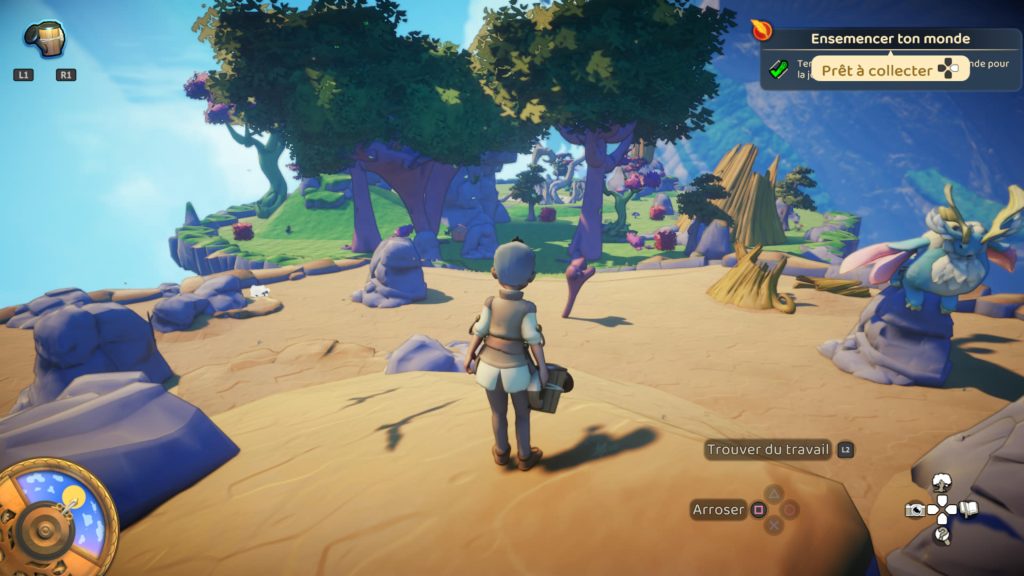This screenshot has height=576, width=1024.
Task: Choose the 'Trouver du travail' action label
Action: coord(768,450)
